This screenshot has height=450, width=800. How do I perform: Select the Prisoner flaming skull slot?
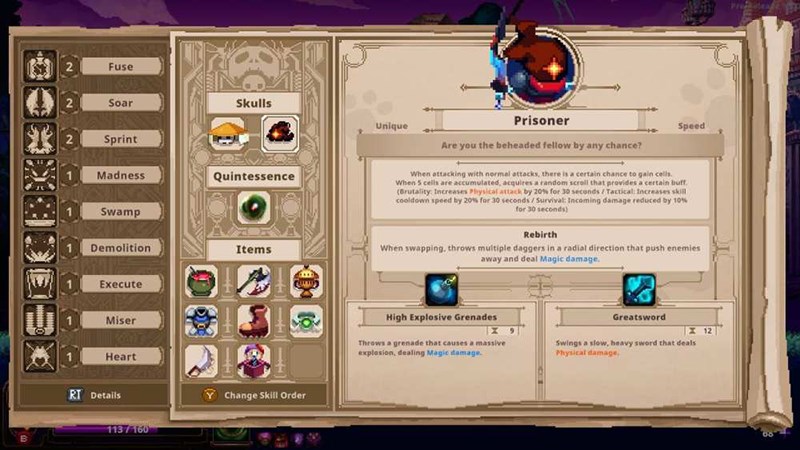(x=280, y=134)
